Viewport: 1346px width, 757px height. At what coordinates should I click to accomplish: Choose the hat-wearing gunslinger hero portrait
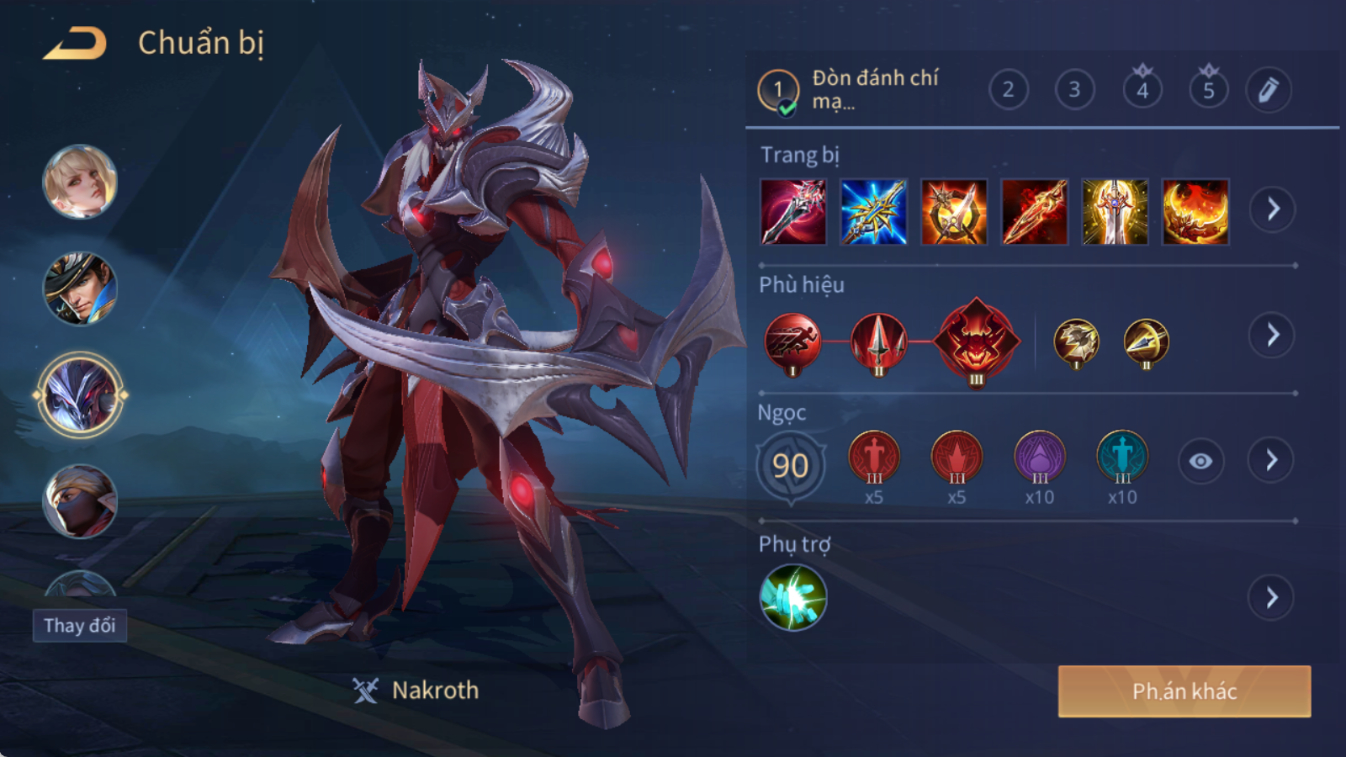[79, 289]
